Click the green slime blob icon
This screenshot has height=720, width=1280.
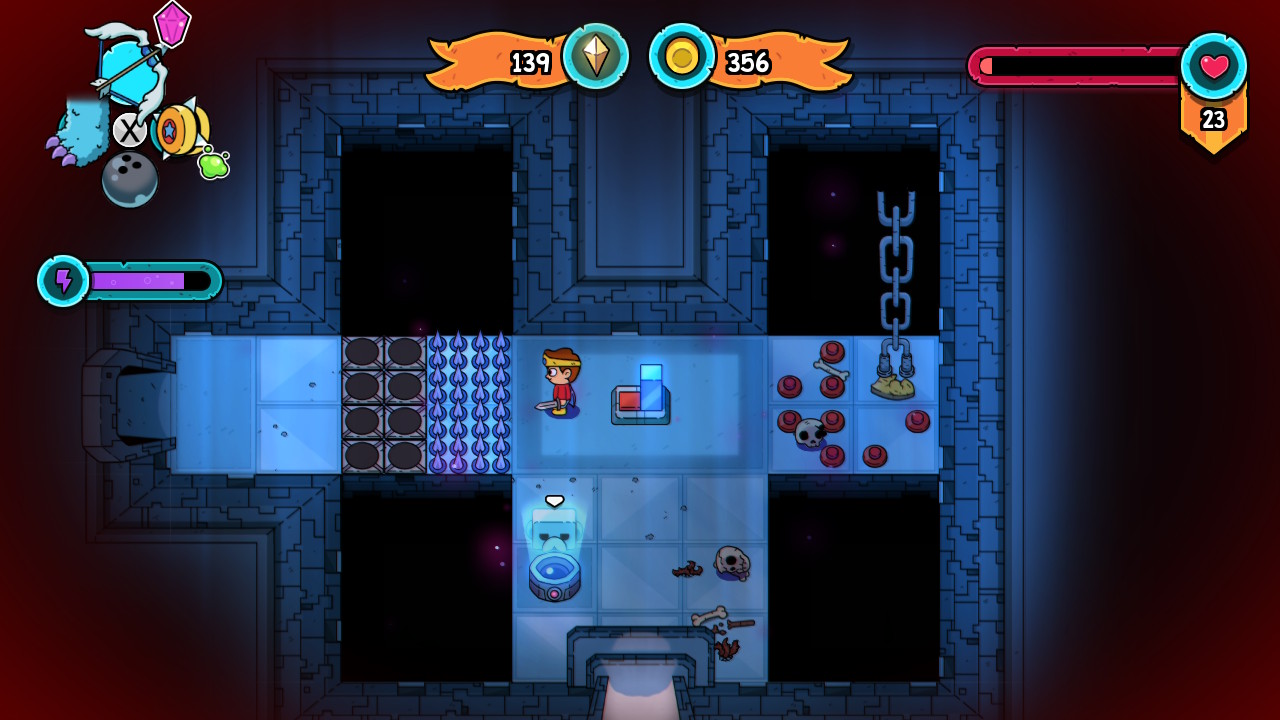213,164
